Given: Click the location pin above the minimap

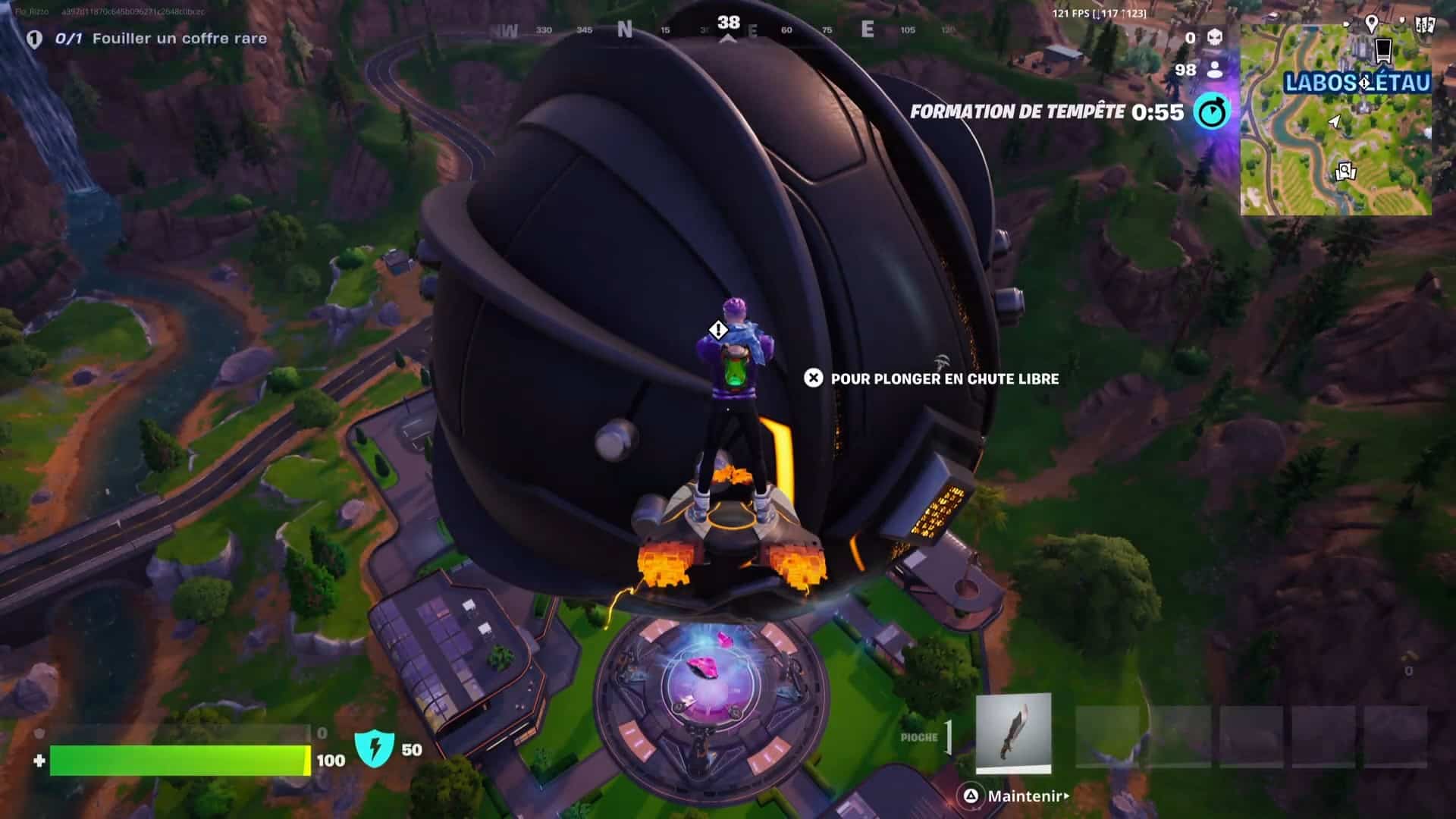Looking at the screenshot, I should click(1372, 22).
